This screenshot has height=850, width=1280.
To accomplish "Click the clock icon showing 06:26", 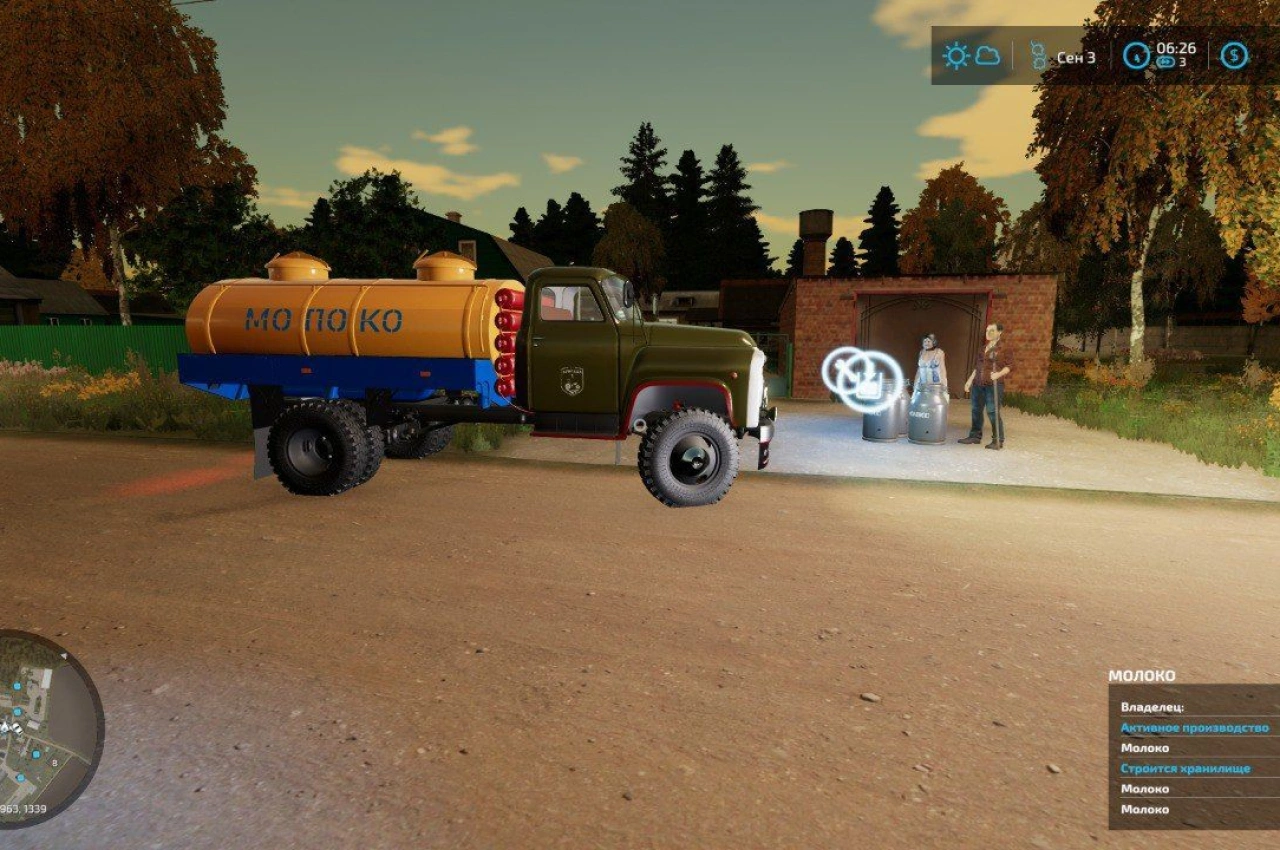I will click(1137, 56).
